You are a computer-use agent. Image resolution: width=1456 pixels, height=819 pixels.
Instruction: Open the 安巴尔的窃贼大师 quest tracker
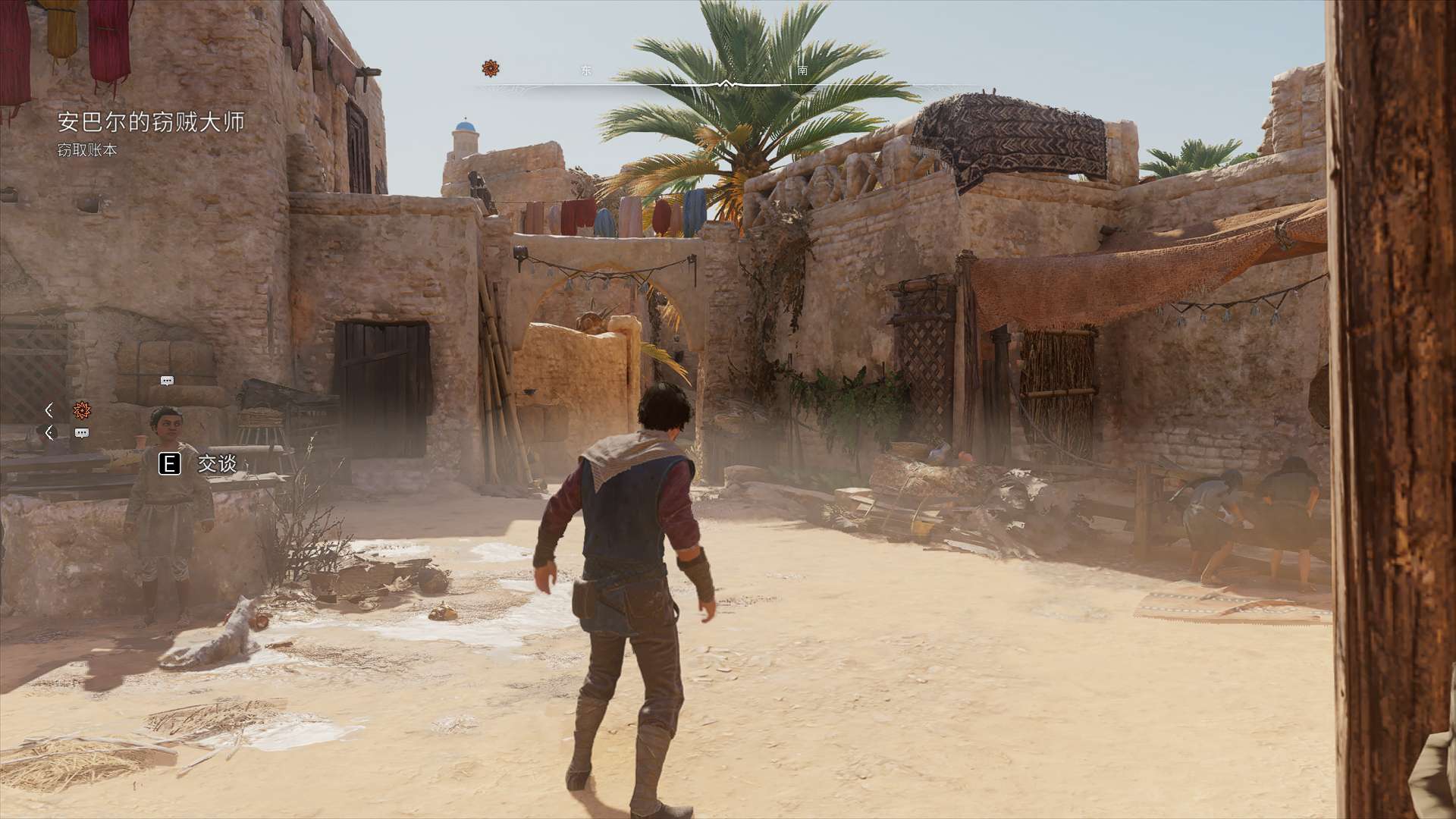click(151, 122)
